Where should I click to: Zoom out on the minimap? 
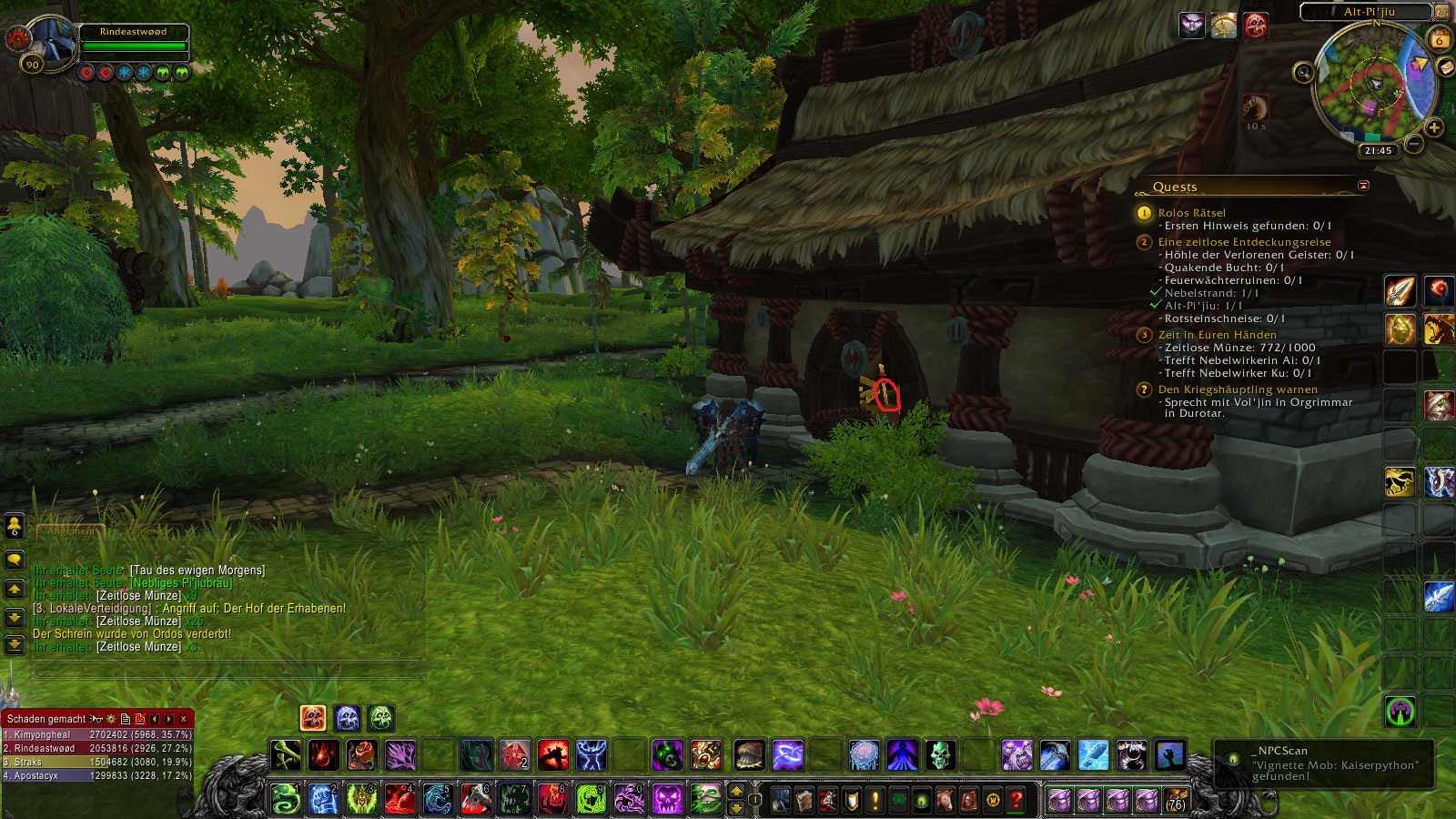(1413, 144)
